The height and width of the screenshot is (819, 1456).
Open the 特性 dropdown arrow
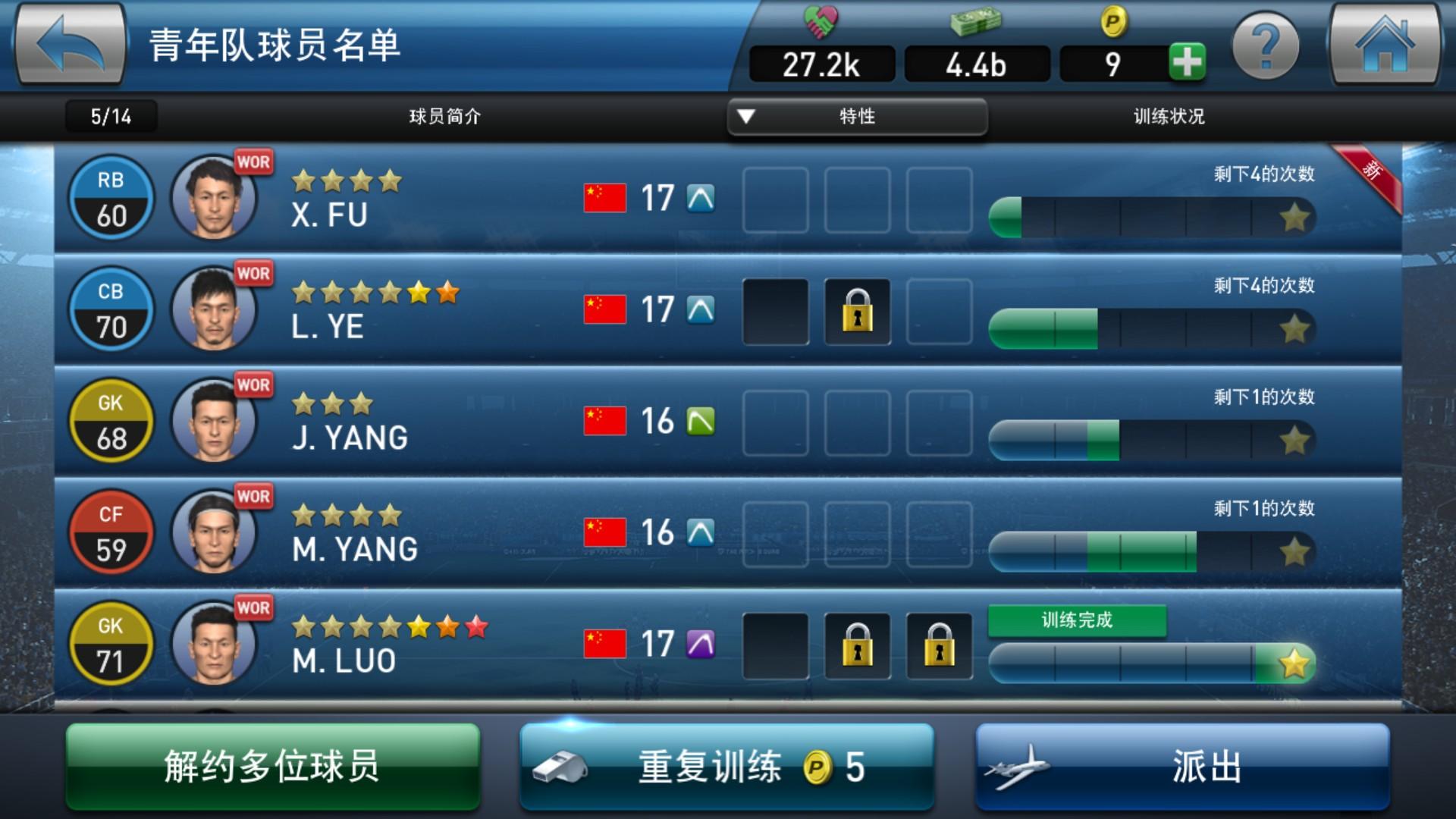[747, 118]
